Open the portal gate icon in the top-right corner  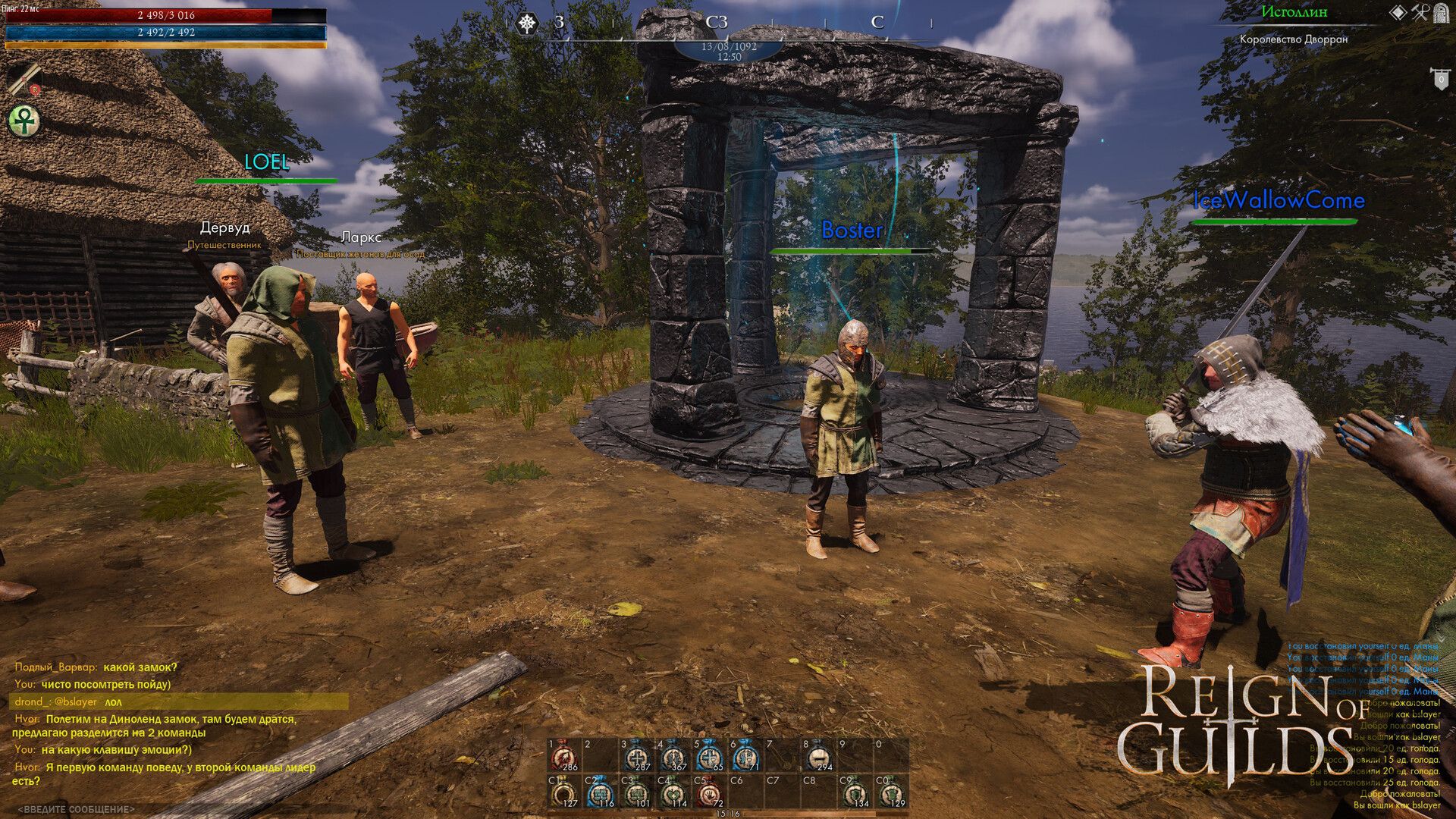click(x=1441, y=14)
